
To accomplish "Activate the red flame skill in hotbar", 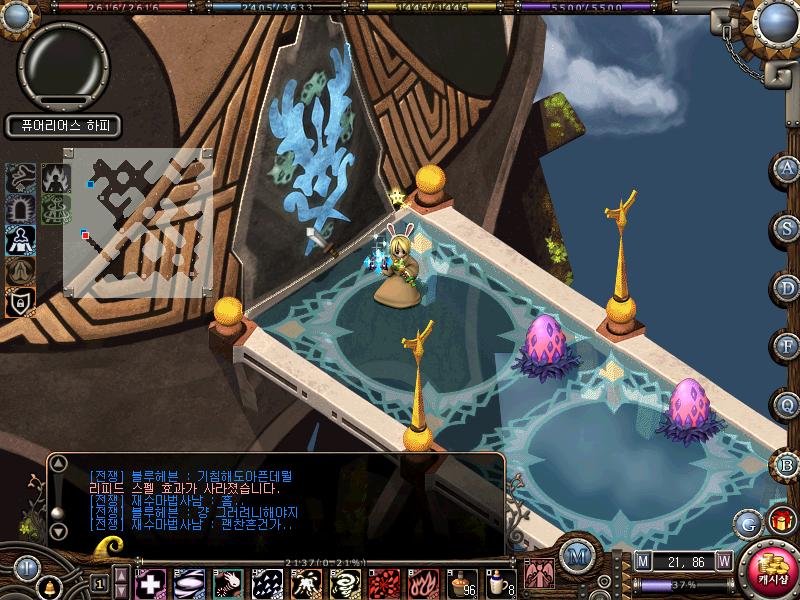I will click(419, 582).
